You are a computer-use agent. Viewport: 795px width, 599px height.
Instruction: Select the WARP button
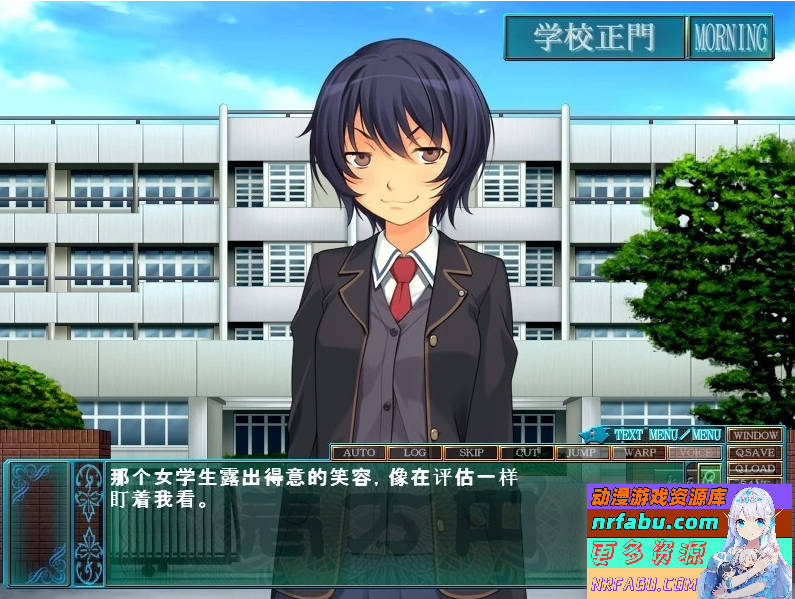[x=639, y=452]
